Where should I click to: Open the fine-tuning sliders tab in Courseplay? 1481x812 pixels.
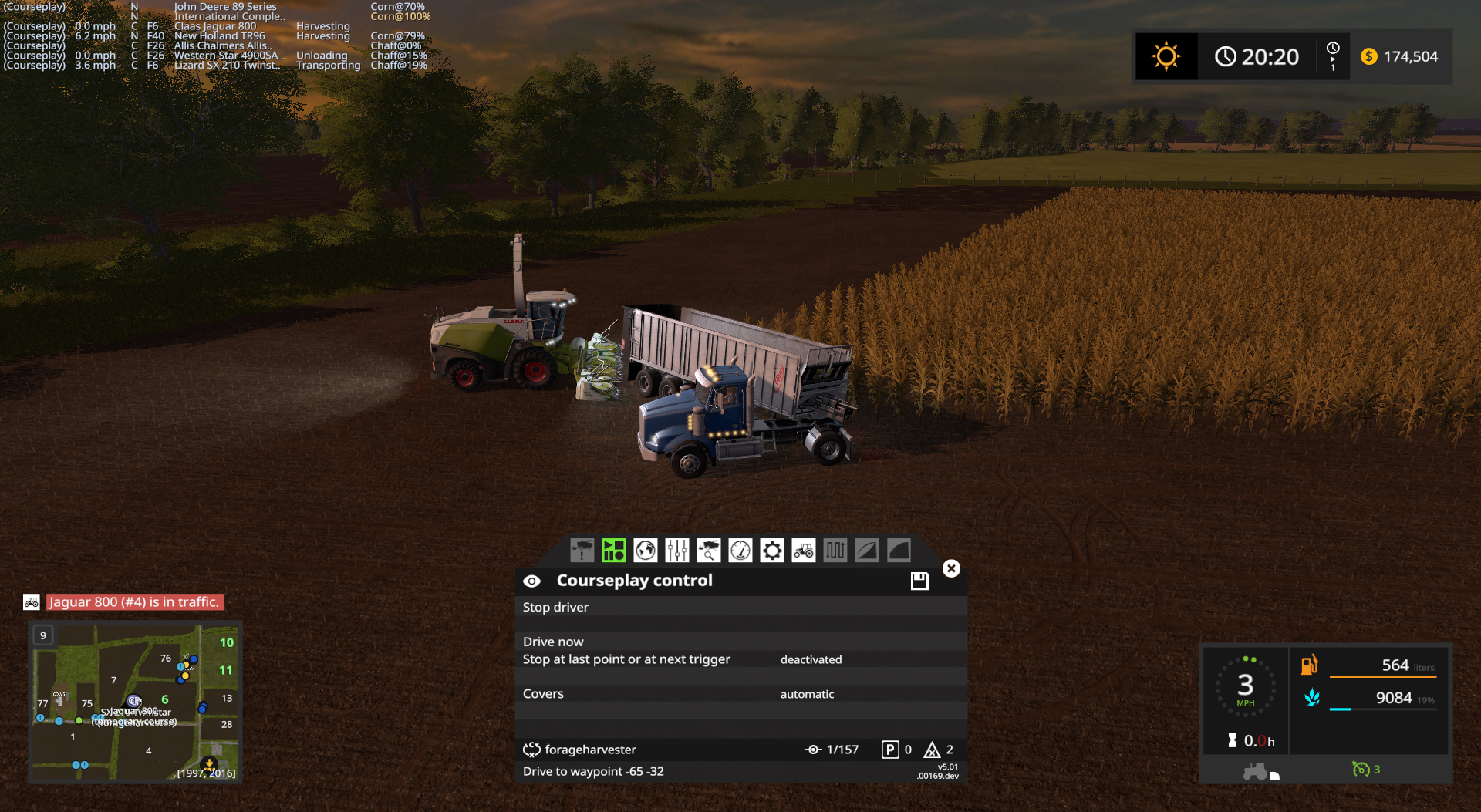[676, 551]
